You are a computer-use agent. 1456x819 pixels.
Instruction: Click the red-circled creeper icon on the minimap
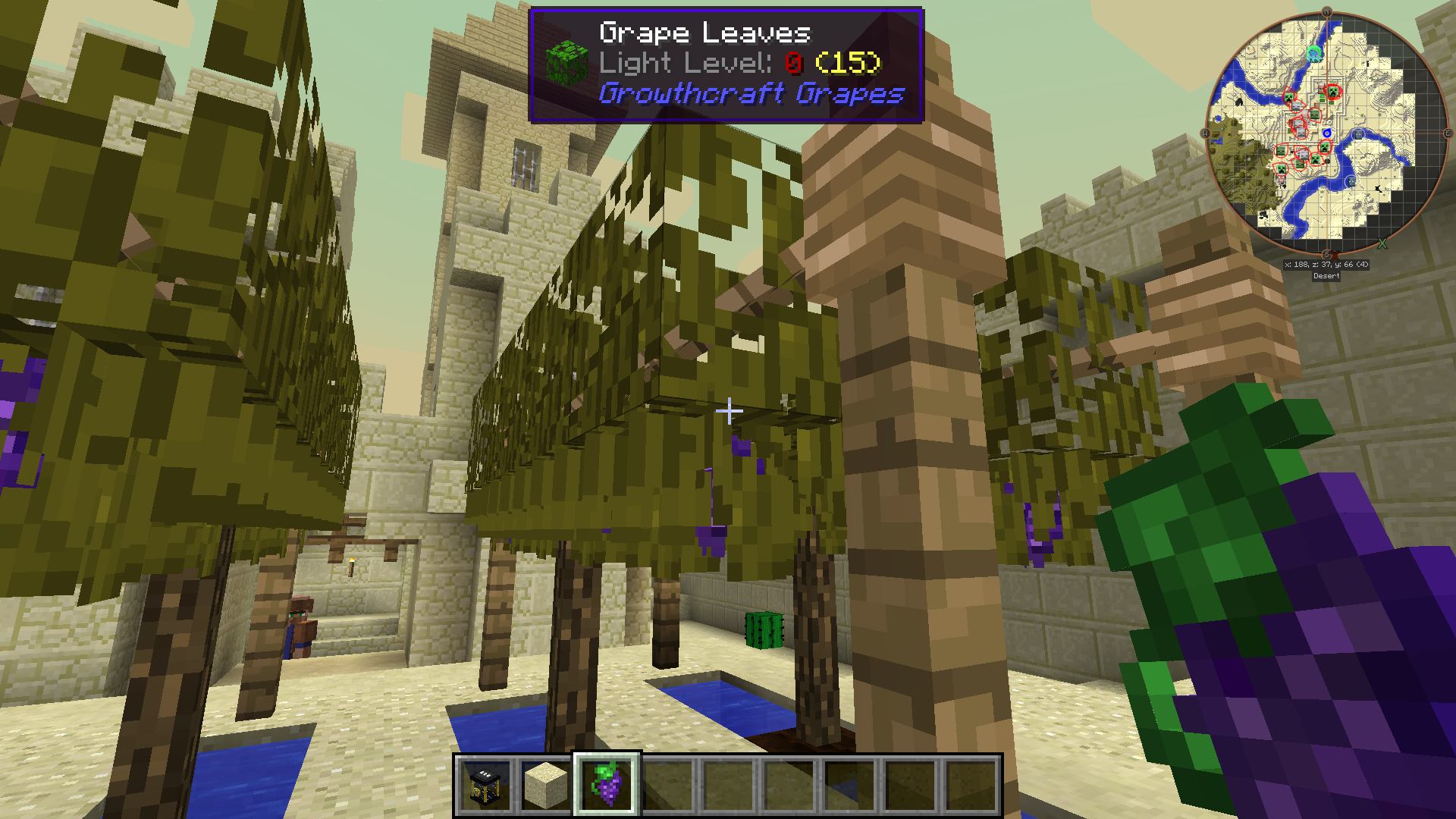click(x=1334, y=91)
